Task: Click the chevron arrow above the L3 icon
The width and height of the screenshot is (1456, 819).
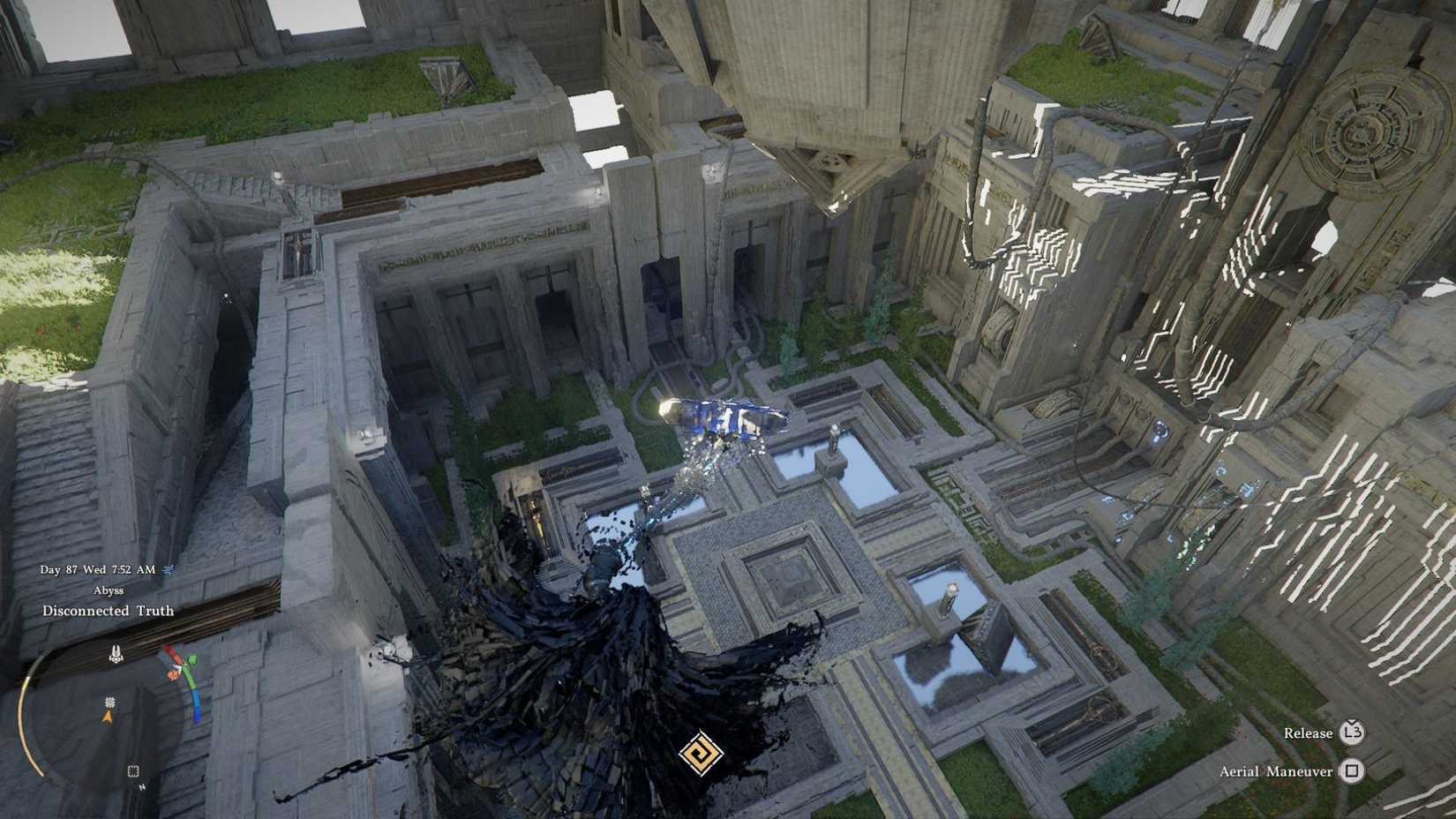Action: pyautogui.click(x=1352, y=721)
